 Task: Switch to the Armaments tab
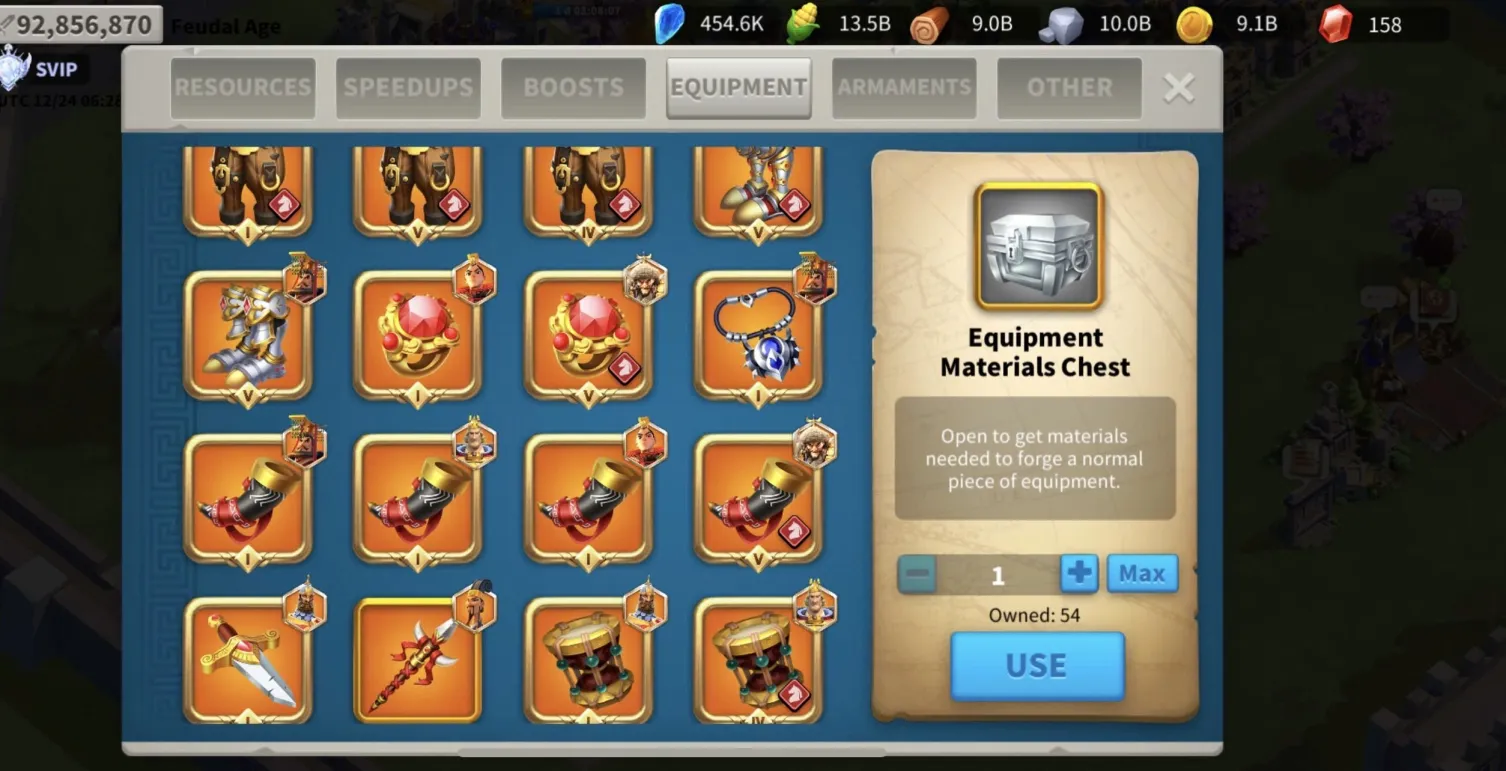point(904,88)
